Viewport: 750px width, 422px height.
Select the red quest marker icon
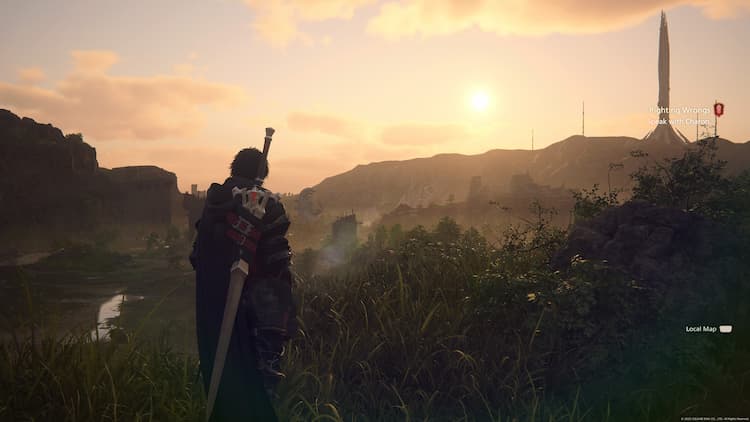click(x=719, y=109)
